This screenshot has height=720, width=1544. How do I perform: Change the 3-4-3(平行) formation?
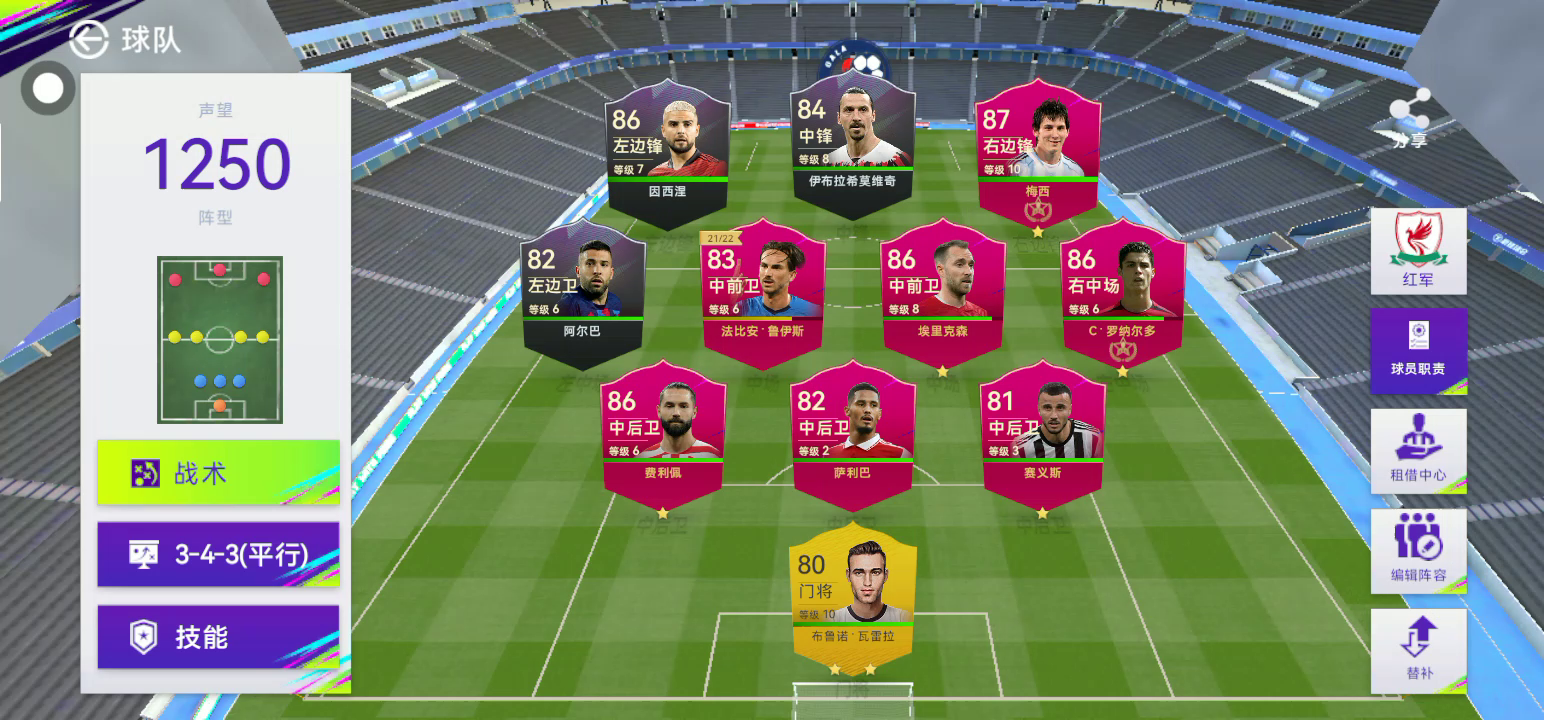pyautogui.click(x=218, y=554)
